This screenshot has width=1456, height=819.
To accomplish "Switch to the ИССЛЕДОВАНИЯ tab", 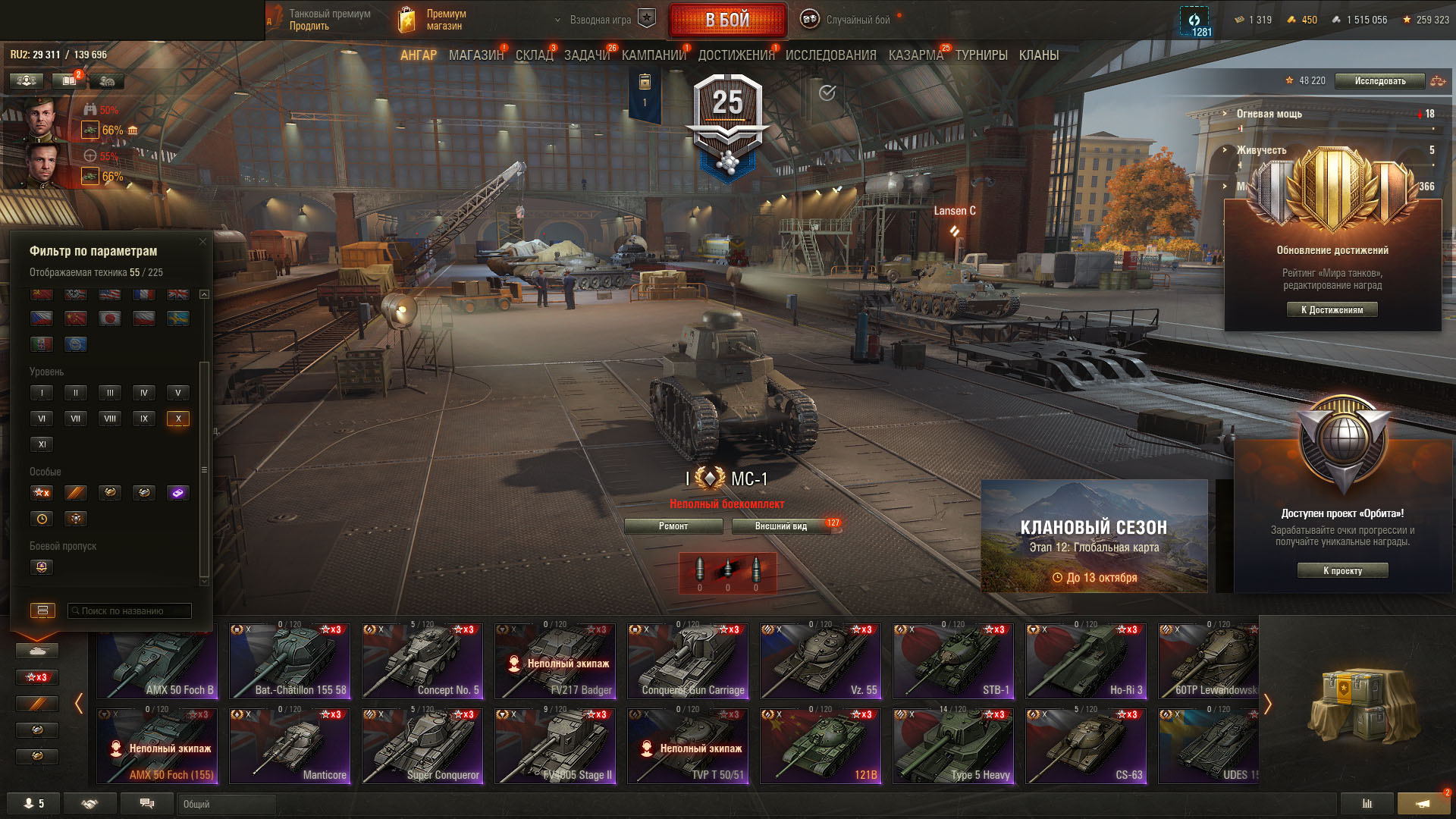I will point(830,55).
